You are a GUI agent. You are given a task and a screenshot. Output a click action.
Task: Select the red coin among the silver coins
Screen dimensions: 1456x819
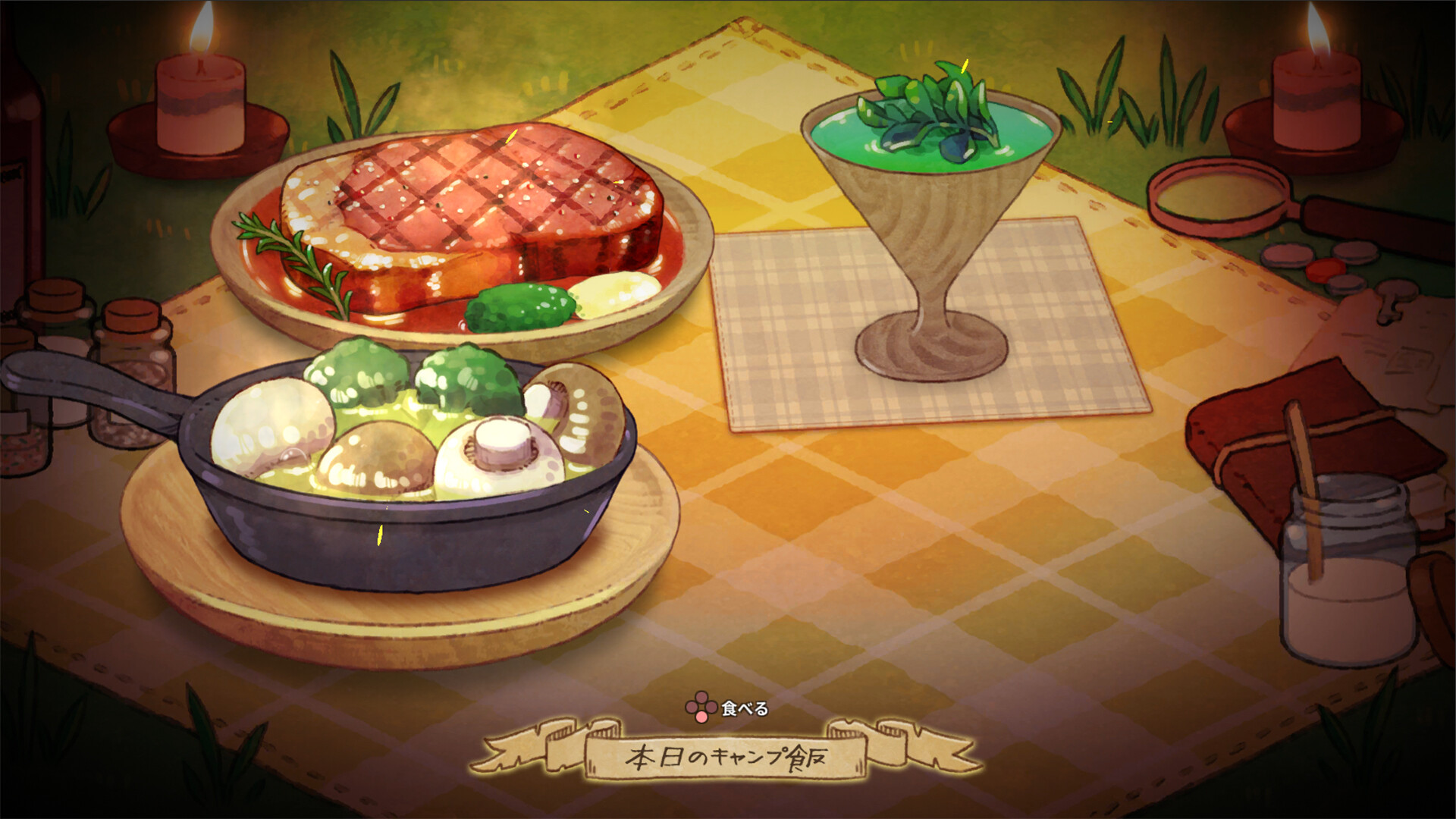(1326, 270)
